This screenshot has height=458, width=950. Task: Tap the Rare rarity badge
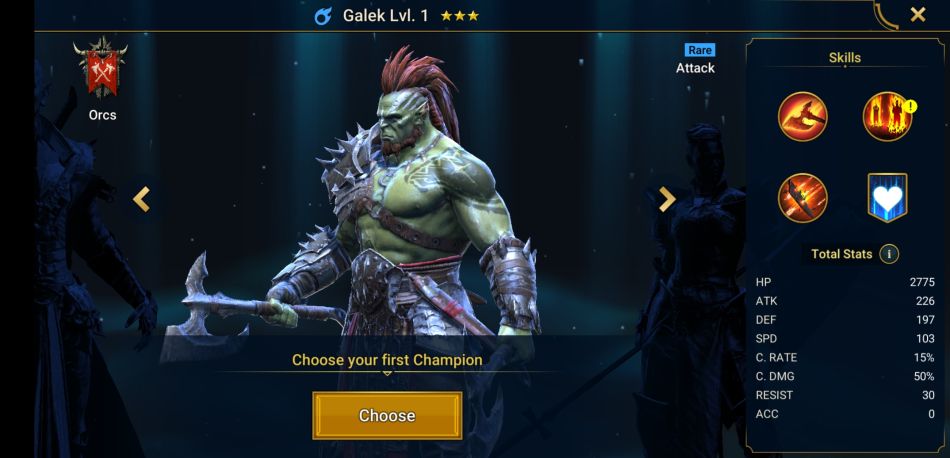click(699, 49)
